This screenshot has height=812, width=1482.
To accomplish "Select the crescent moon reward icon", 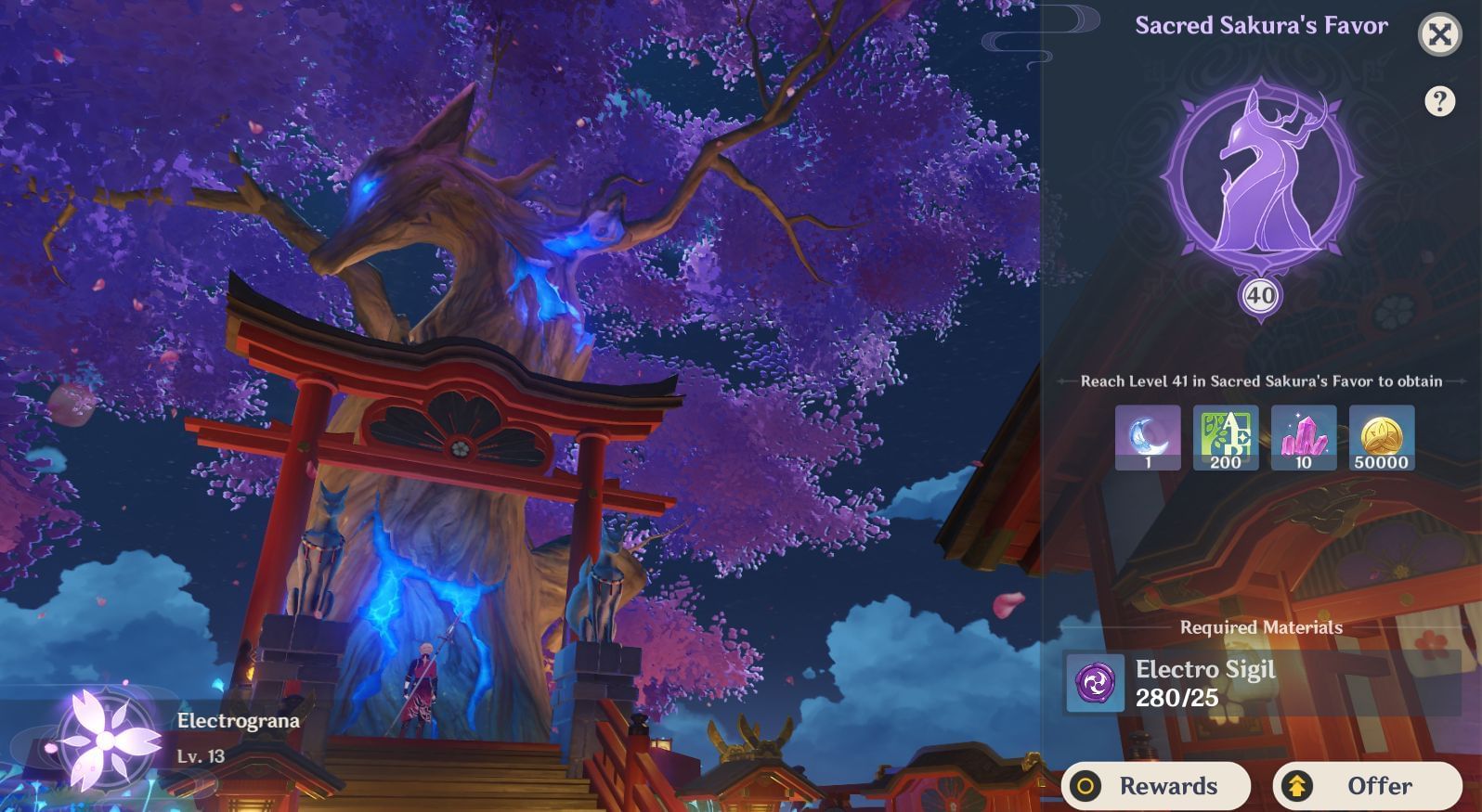I will (1148, 436).
